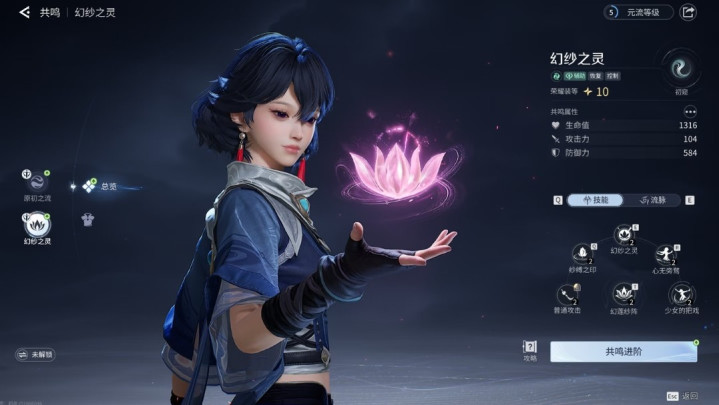The height and width of the screenshot is (405, 719).
Task: Switch to the 技能 skills tab
Action: pyautogui.click(x=596, y=200)
